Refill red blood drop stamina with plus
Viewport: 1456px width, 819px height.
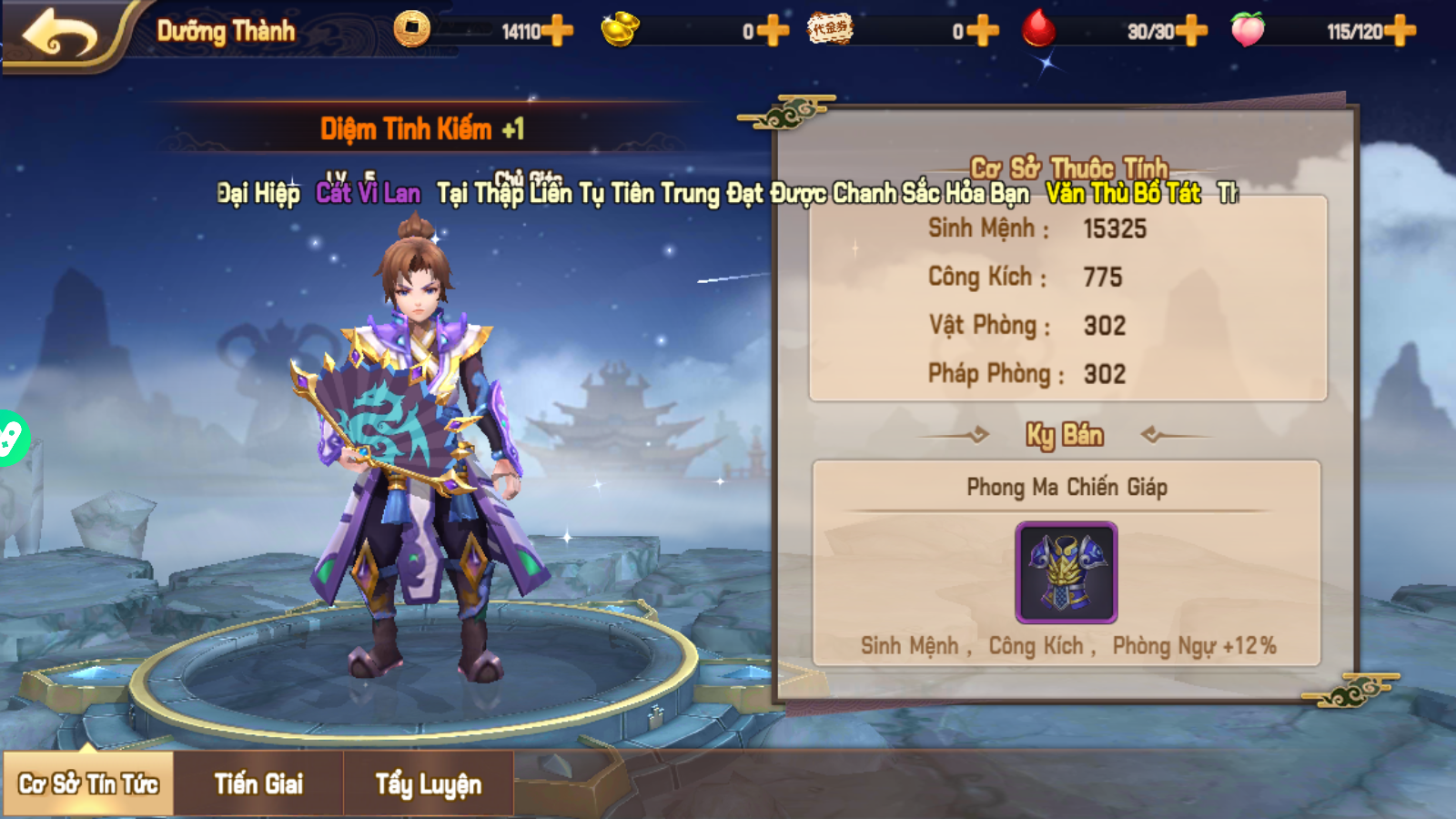point(1191,31)
